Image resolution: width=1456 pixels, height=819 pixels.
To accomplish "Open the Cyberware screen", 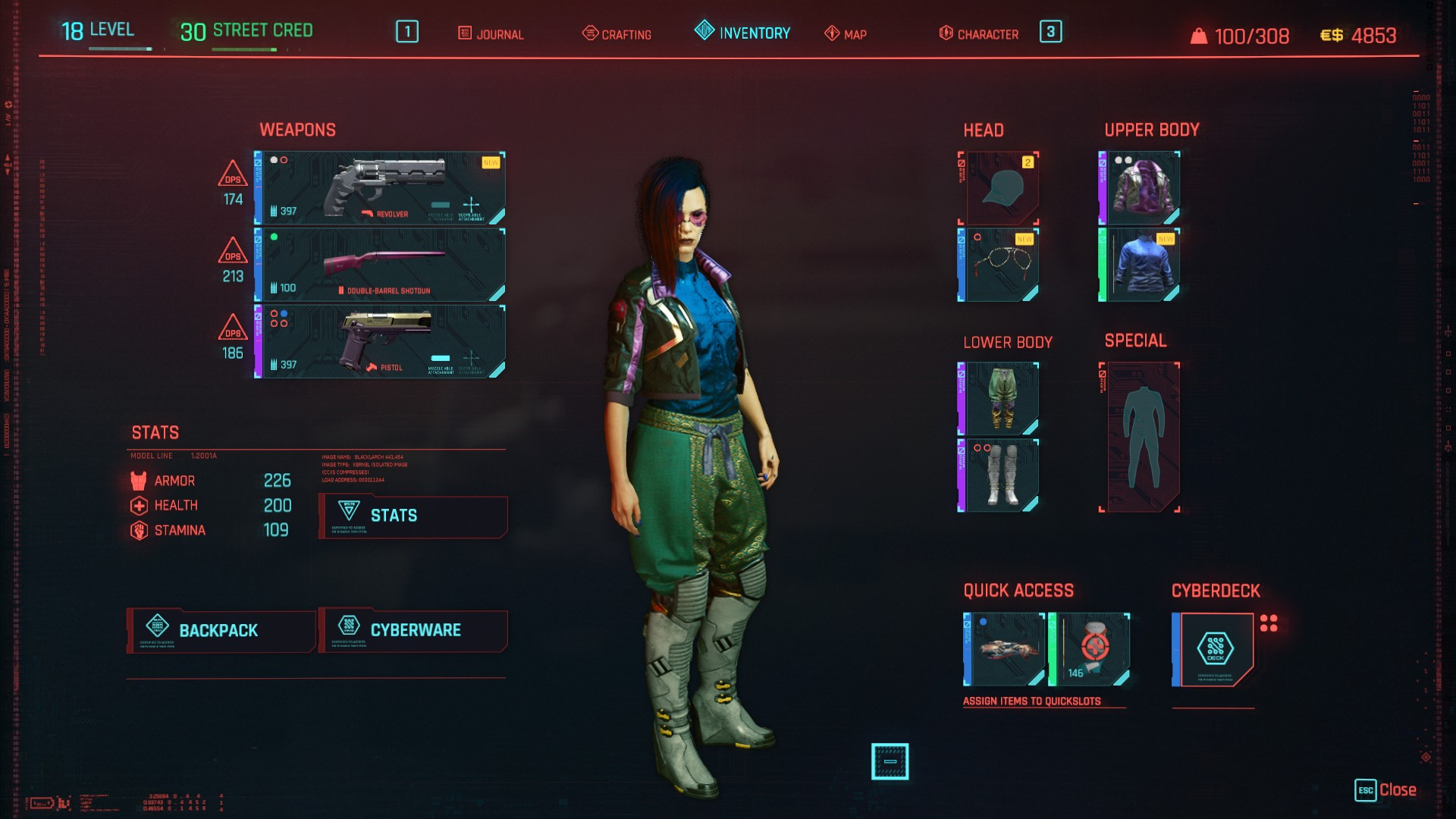I will tap(413, 630).
